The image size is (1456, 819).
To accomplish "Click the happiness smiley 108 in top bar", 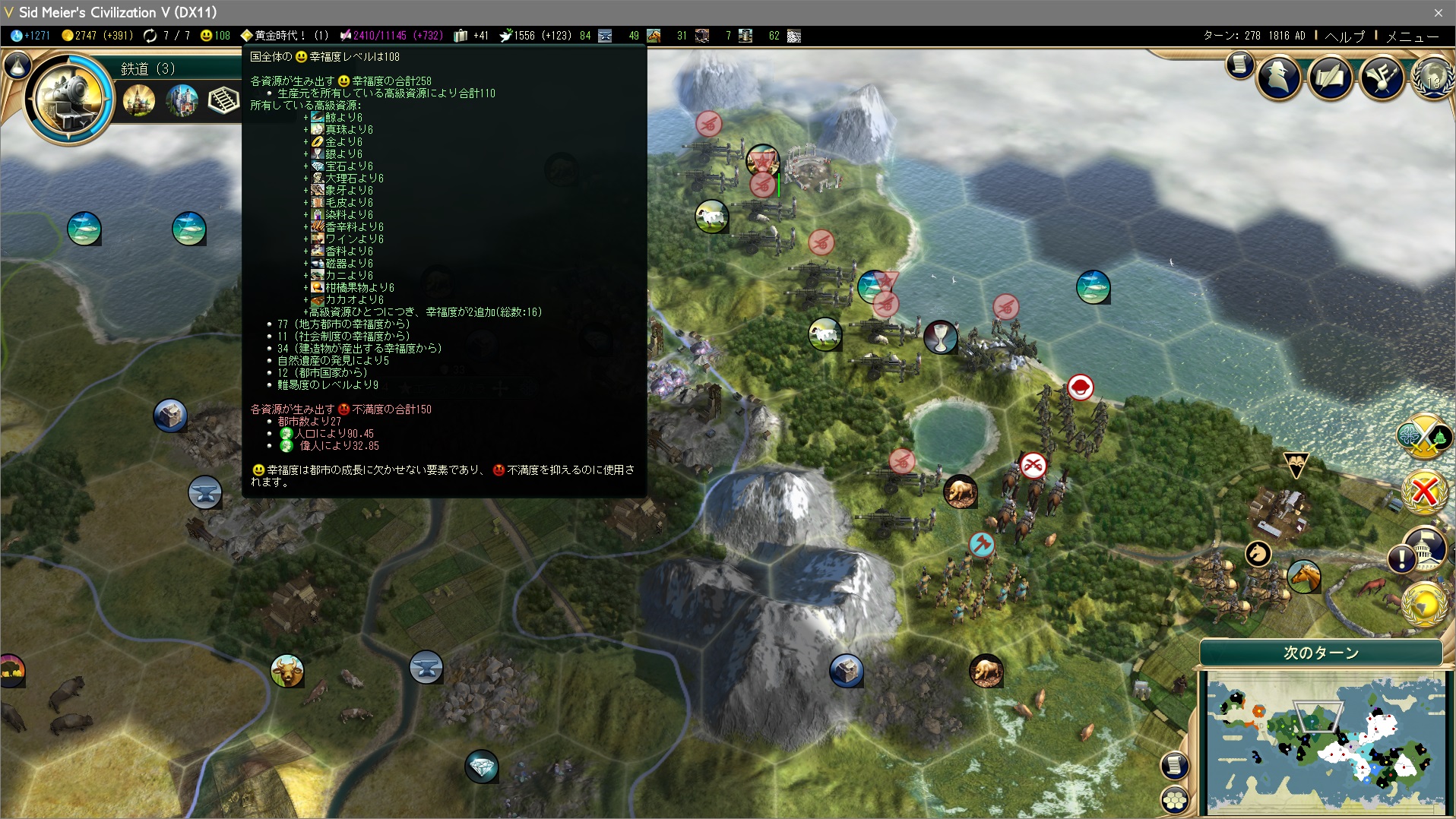I will pos(215,36).
